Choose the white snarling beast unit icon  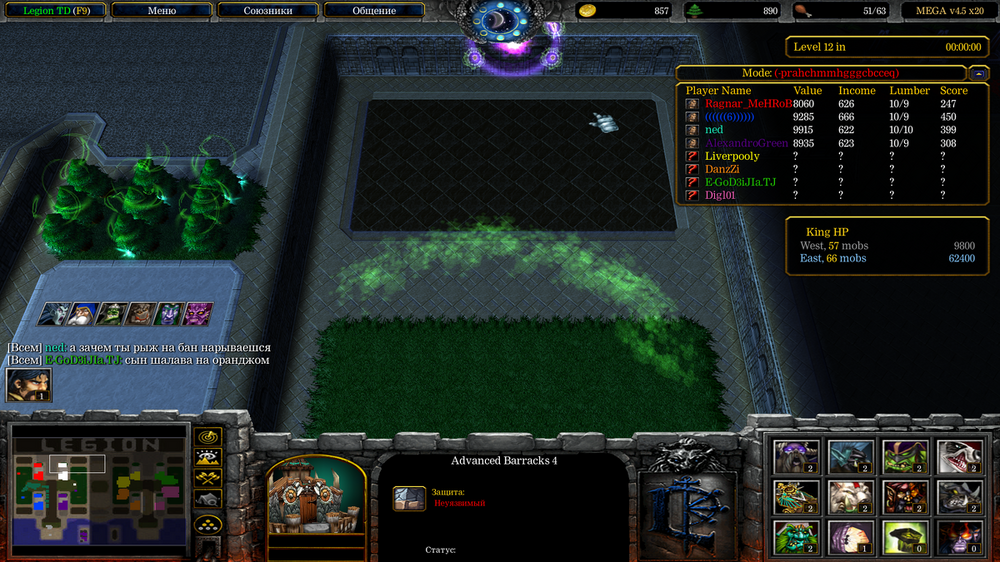957,456
